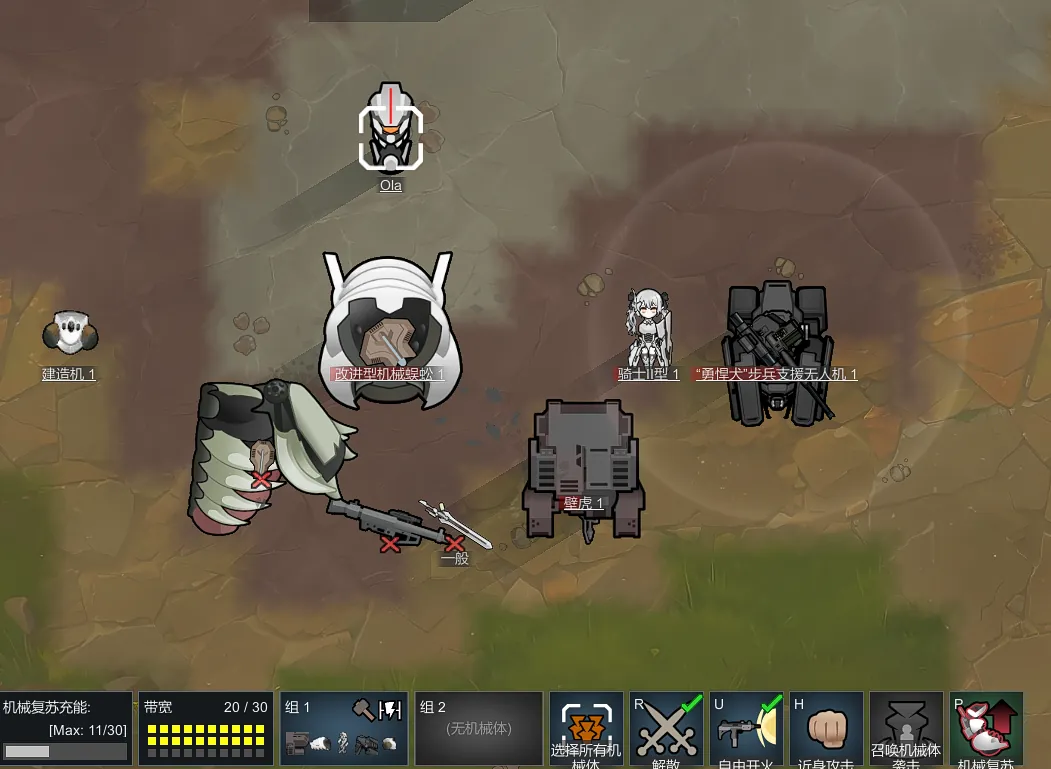
Task: Select the empty Group 2 panel
Action: tap(478, 729)
